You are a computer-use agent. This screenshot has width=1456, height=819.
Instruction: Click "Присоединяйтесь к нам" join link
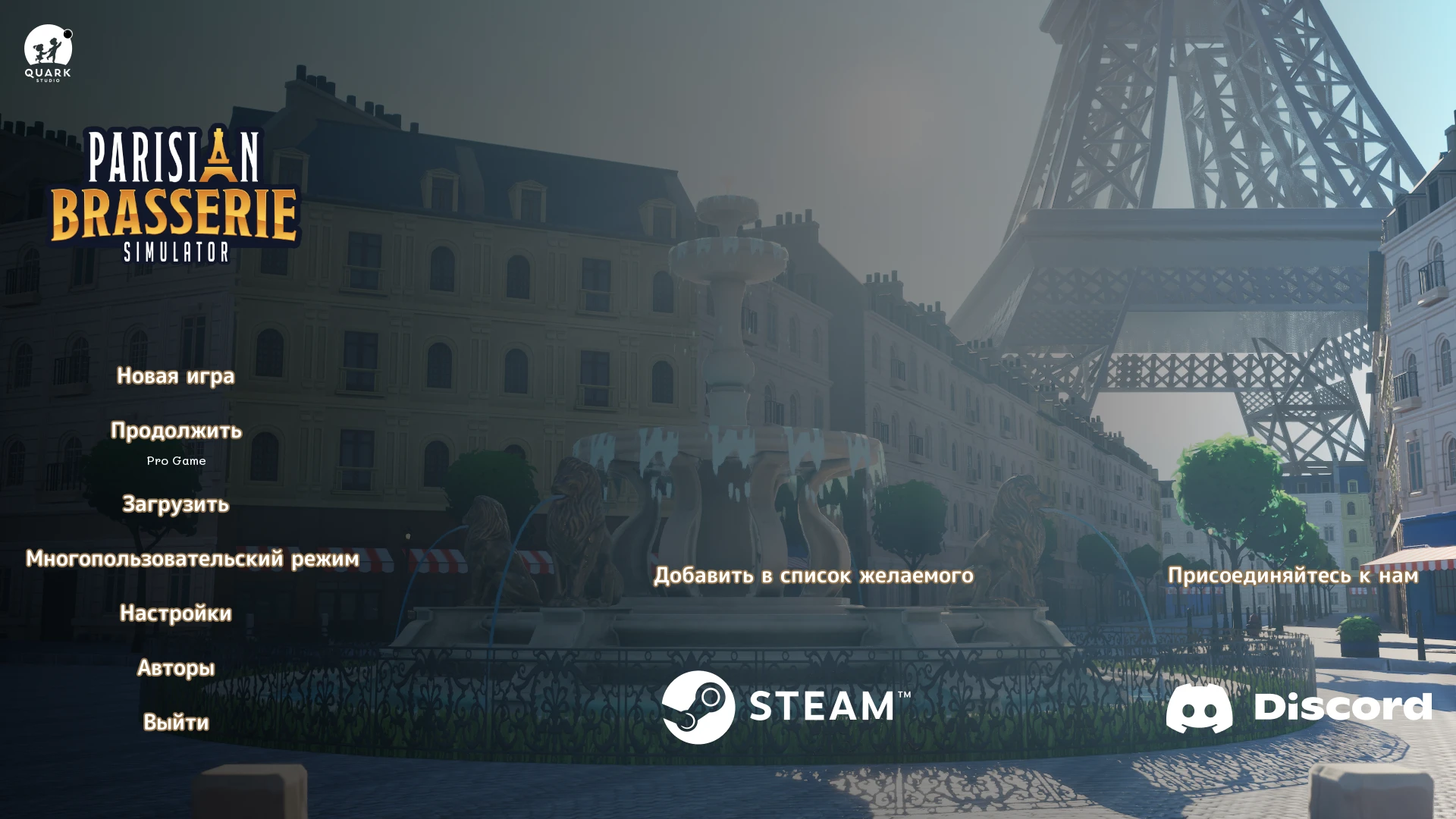1293,576
